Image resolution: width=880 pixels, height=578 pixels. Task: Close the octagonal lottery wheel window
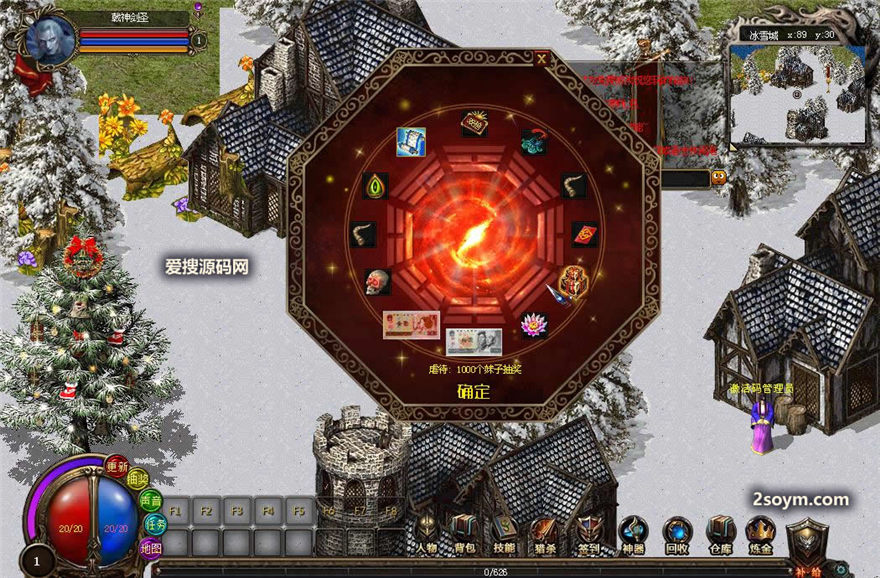[541, 59]
